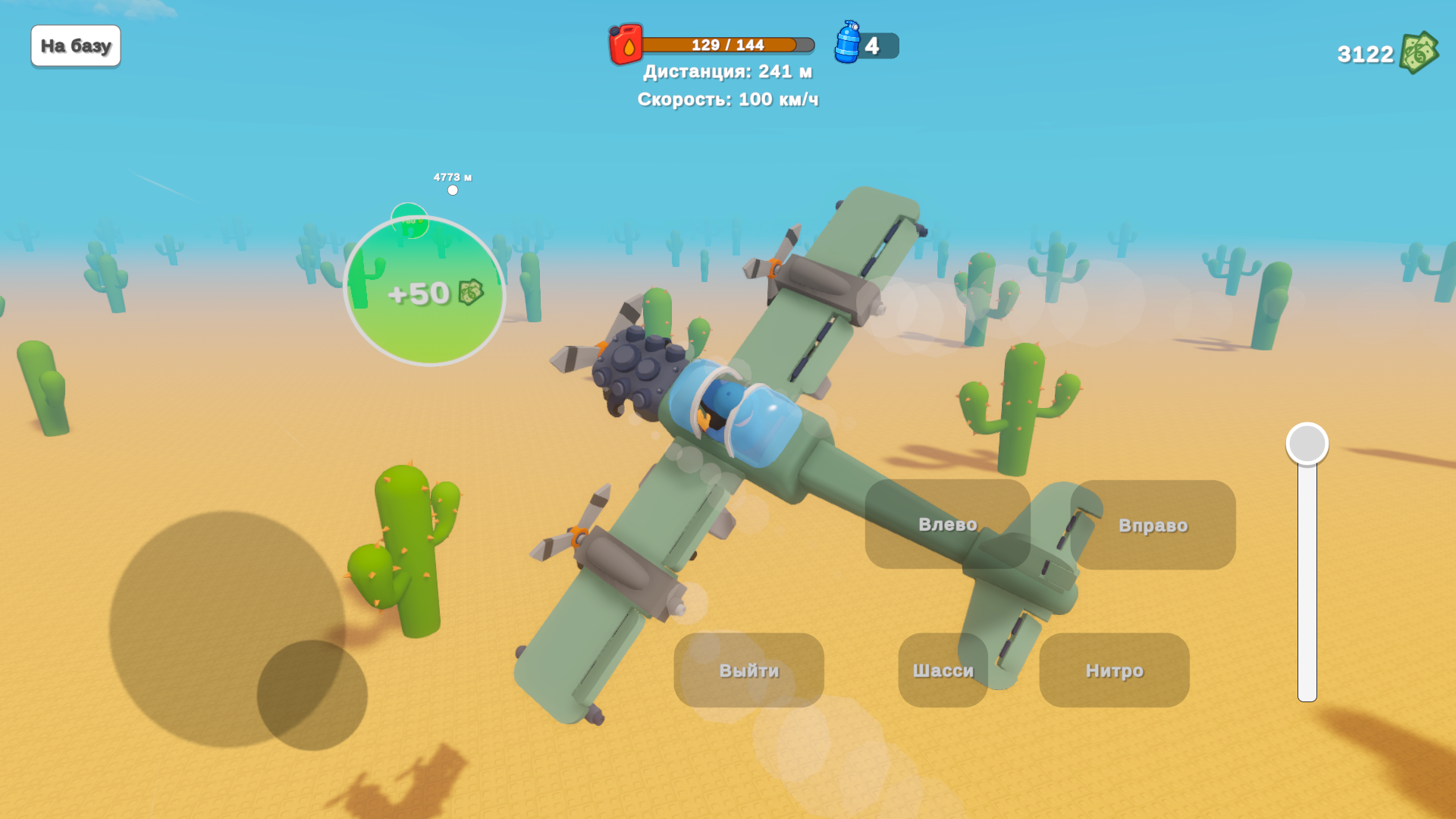Tap the waypoint marker labeled 4773 м
The height and width of the screenshot is (819, 1456).
click(453, 184)
